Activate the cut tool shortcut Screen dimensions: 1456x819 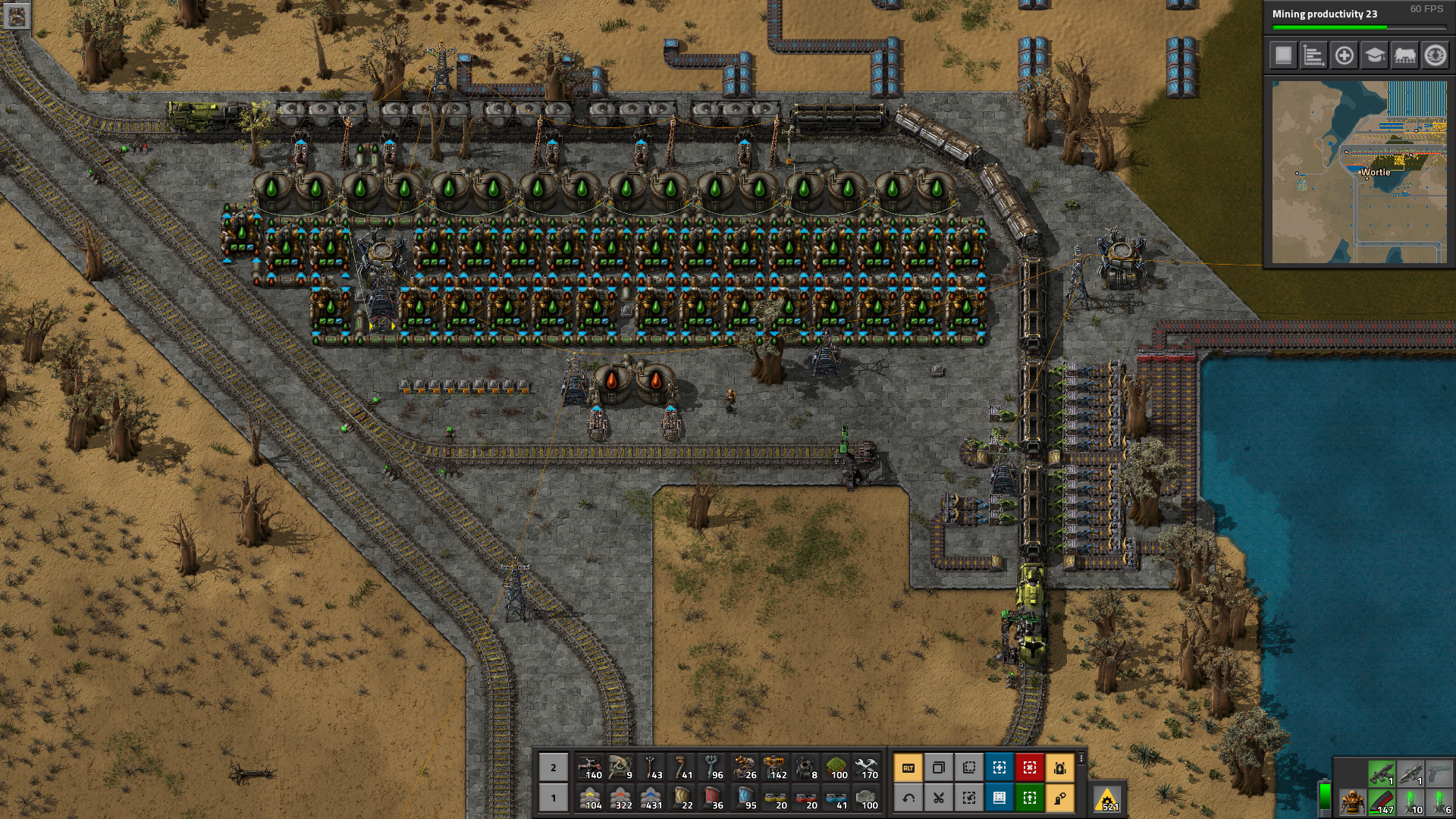pos(939,797)
